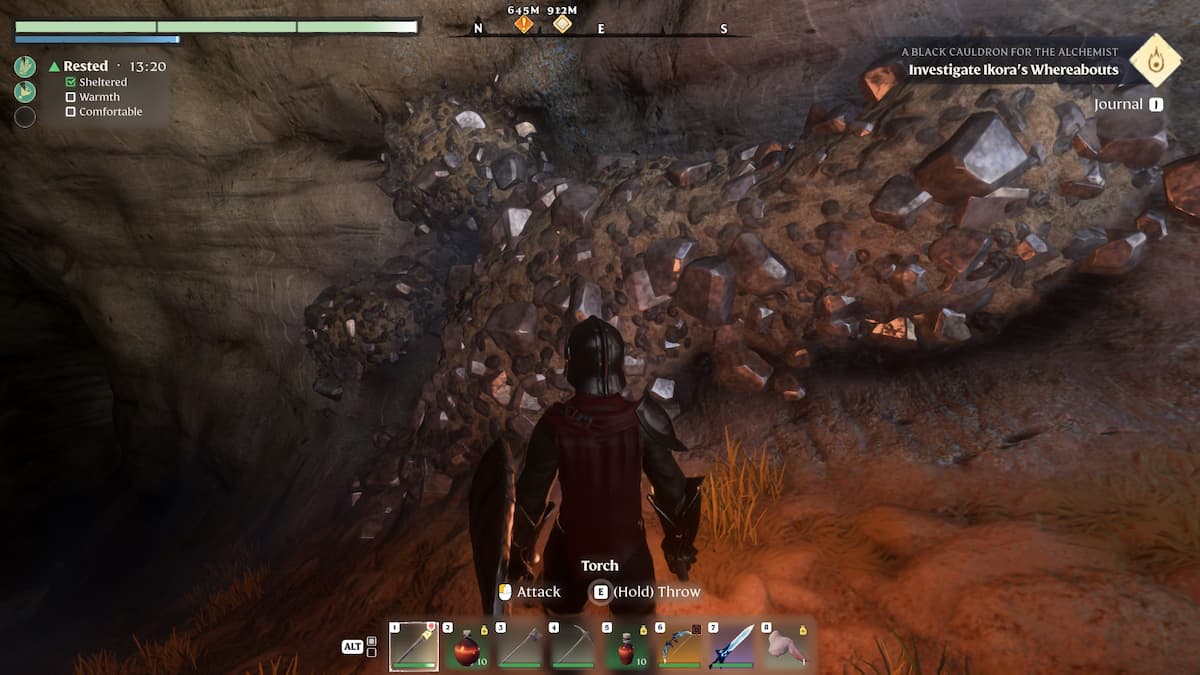
Task: Click the flame diamond quest icon
Action: click(1156, 60)
